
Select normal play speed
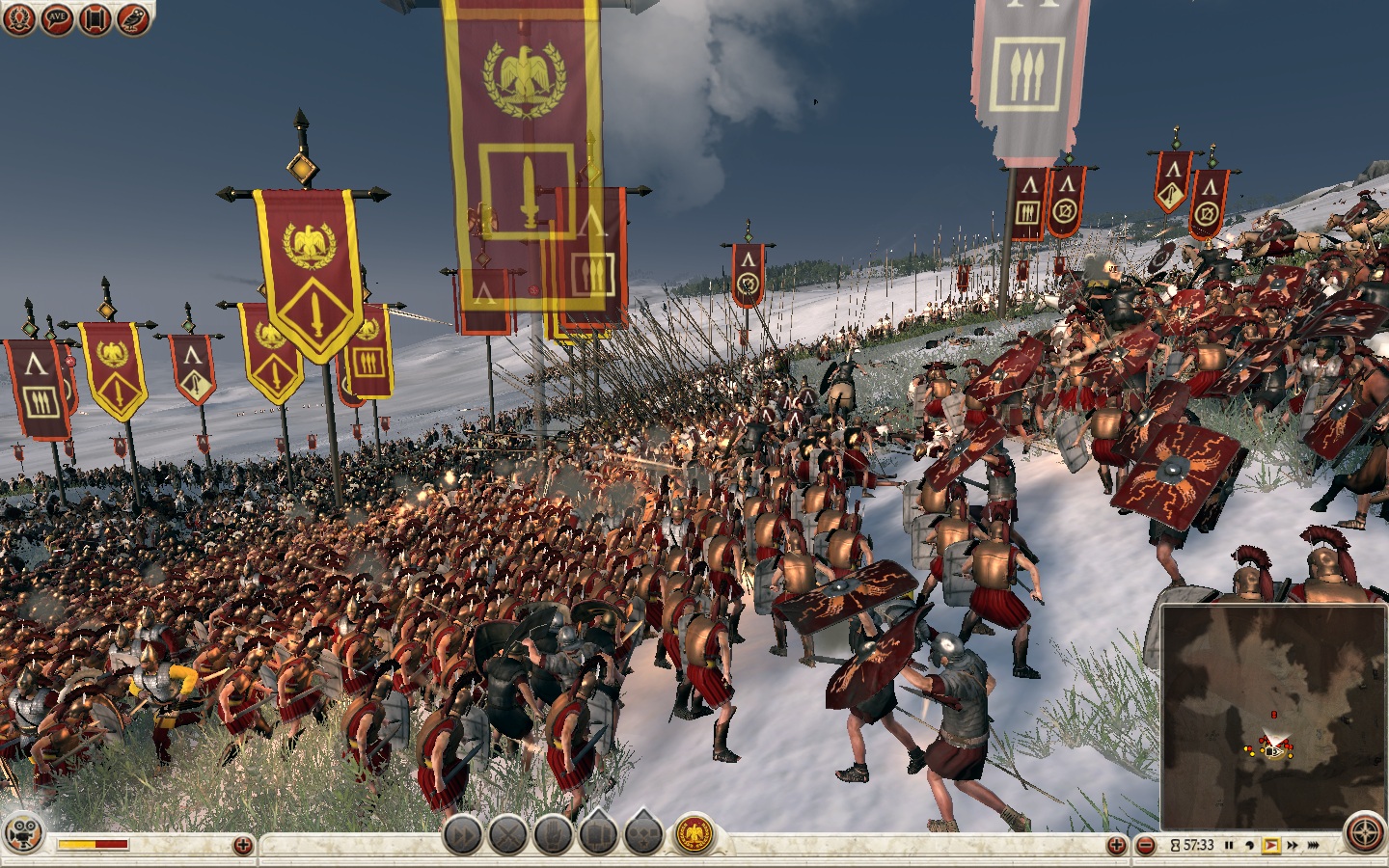pos(1270,846)
